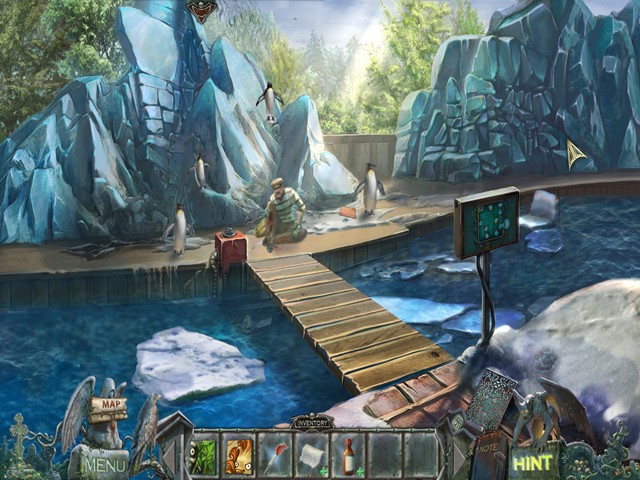Viewport: 640px width, 480px height.
Task: Select the white paper sheet item
Action: [312, 454]
